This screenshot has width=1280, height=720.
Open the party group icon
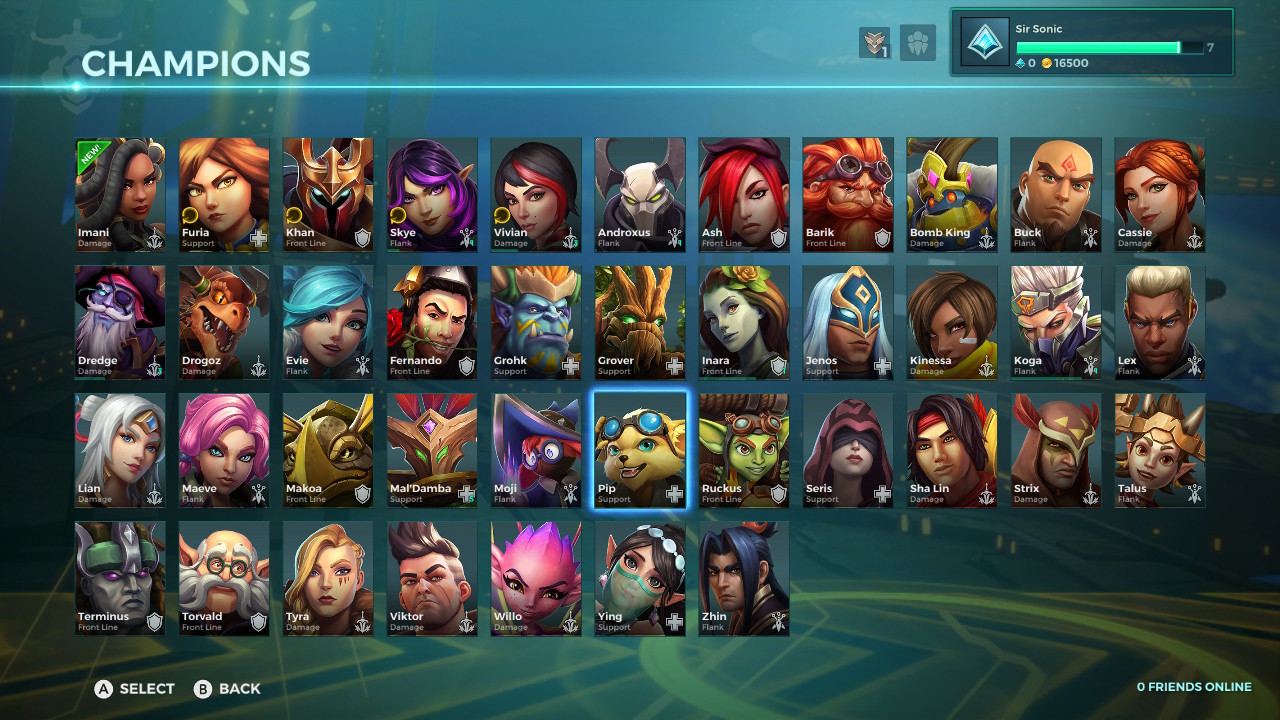point(918,43)
